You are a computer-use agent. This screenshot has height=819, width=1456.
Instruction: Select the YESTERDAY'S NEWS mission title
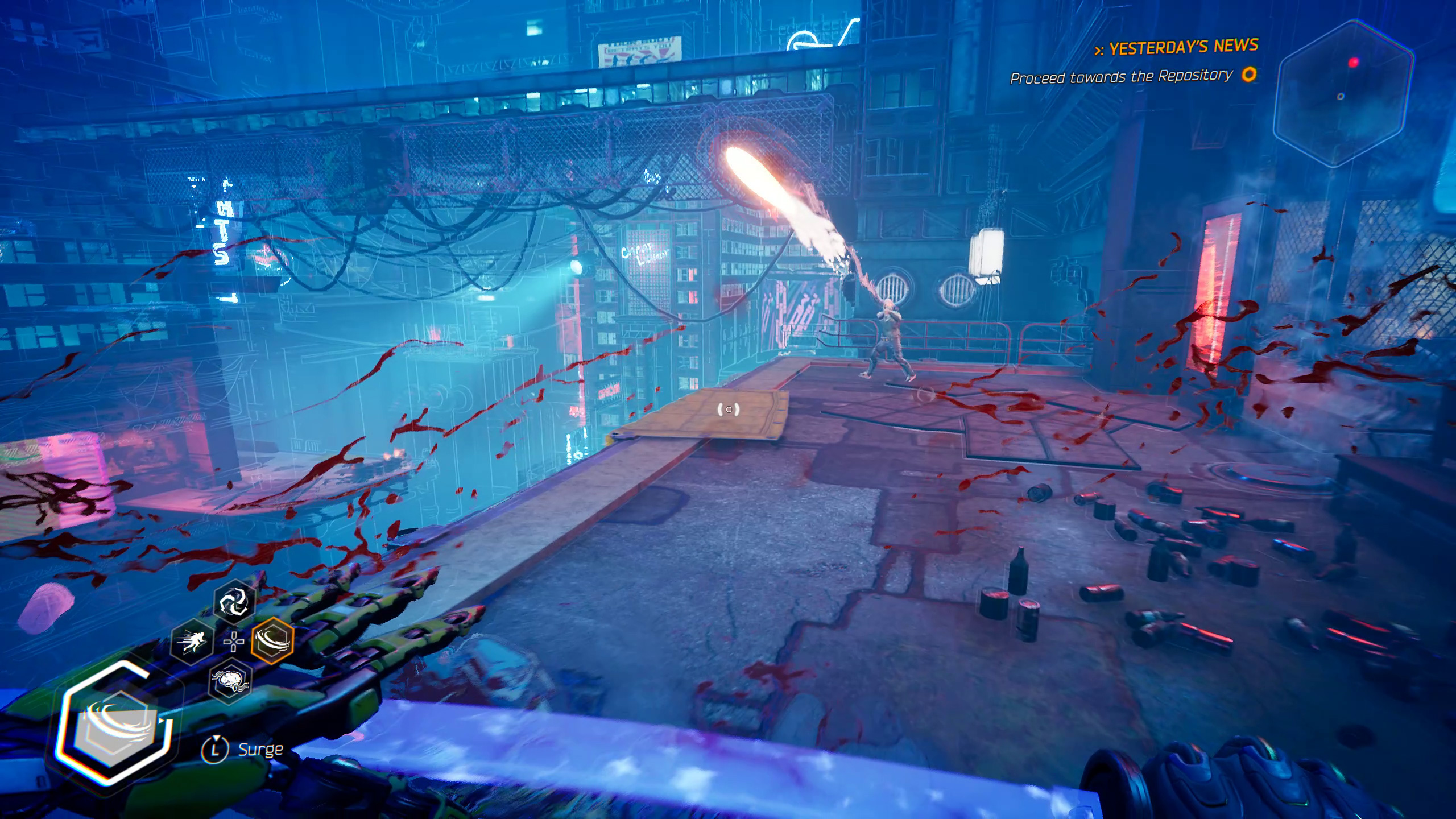[1177, 48]
